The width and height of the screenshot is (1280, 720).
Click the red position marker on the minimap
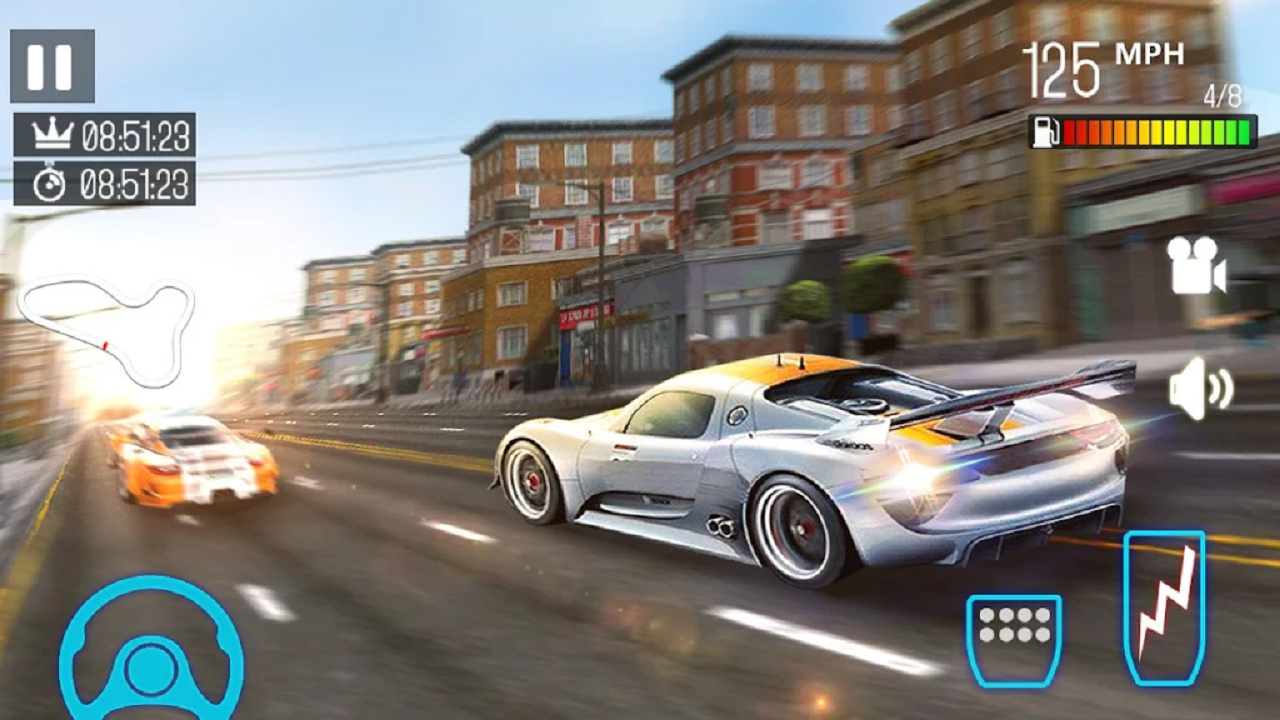point(104,346)
